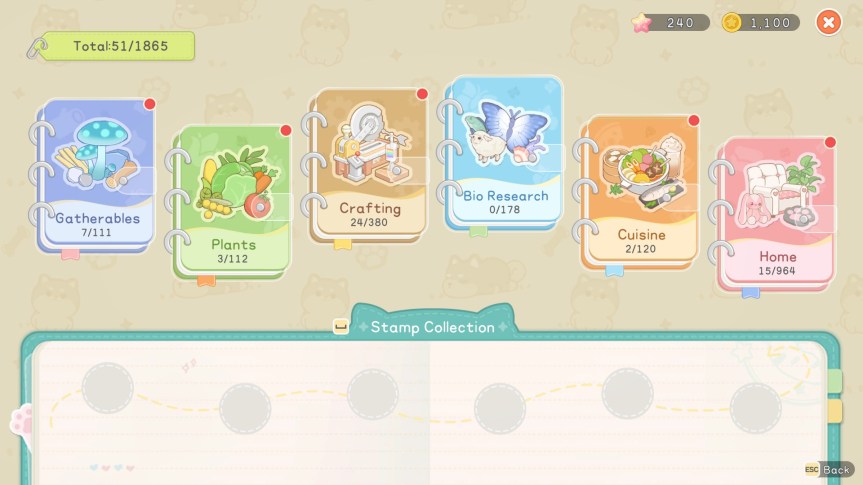Close the collection screen with X

pos(828,22)
